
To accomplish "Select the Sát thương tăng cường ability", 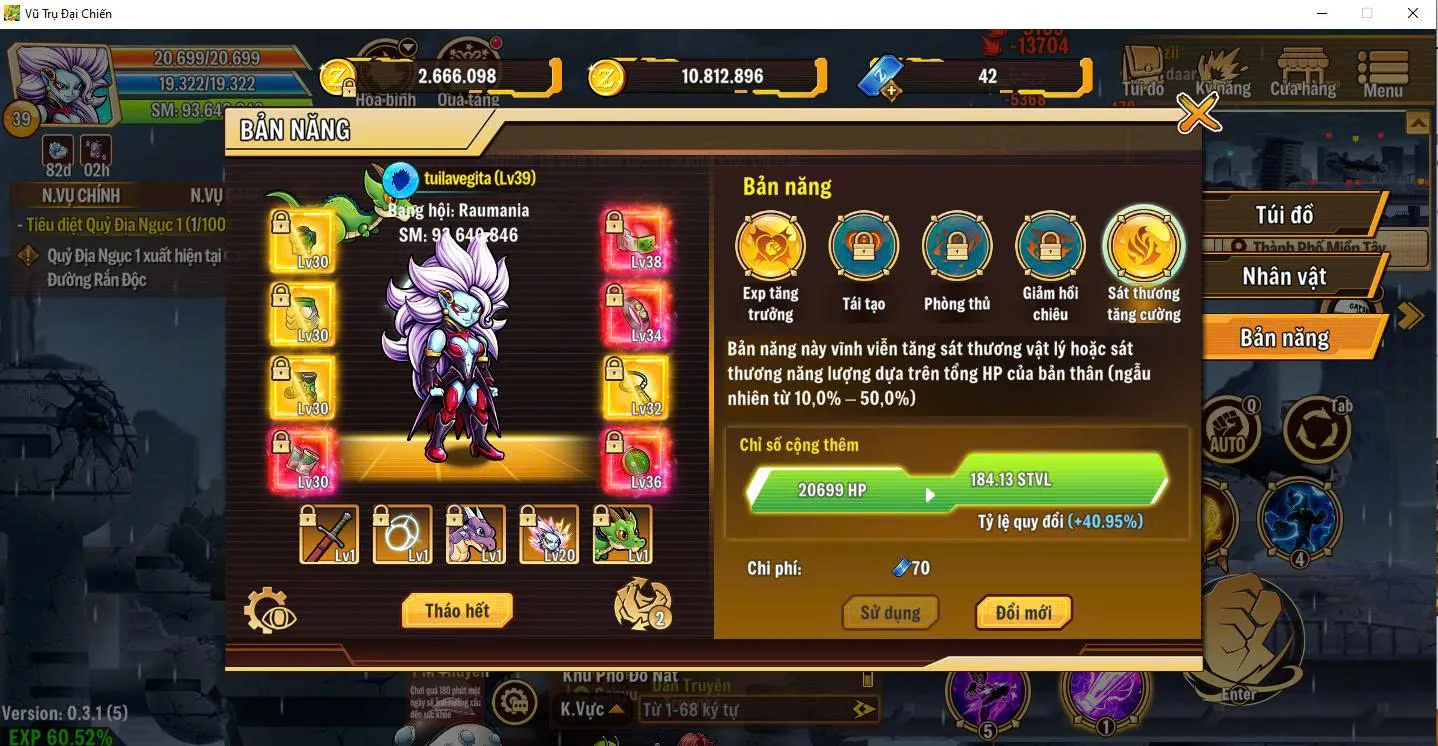I will tap(1143, 245).
